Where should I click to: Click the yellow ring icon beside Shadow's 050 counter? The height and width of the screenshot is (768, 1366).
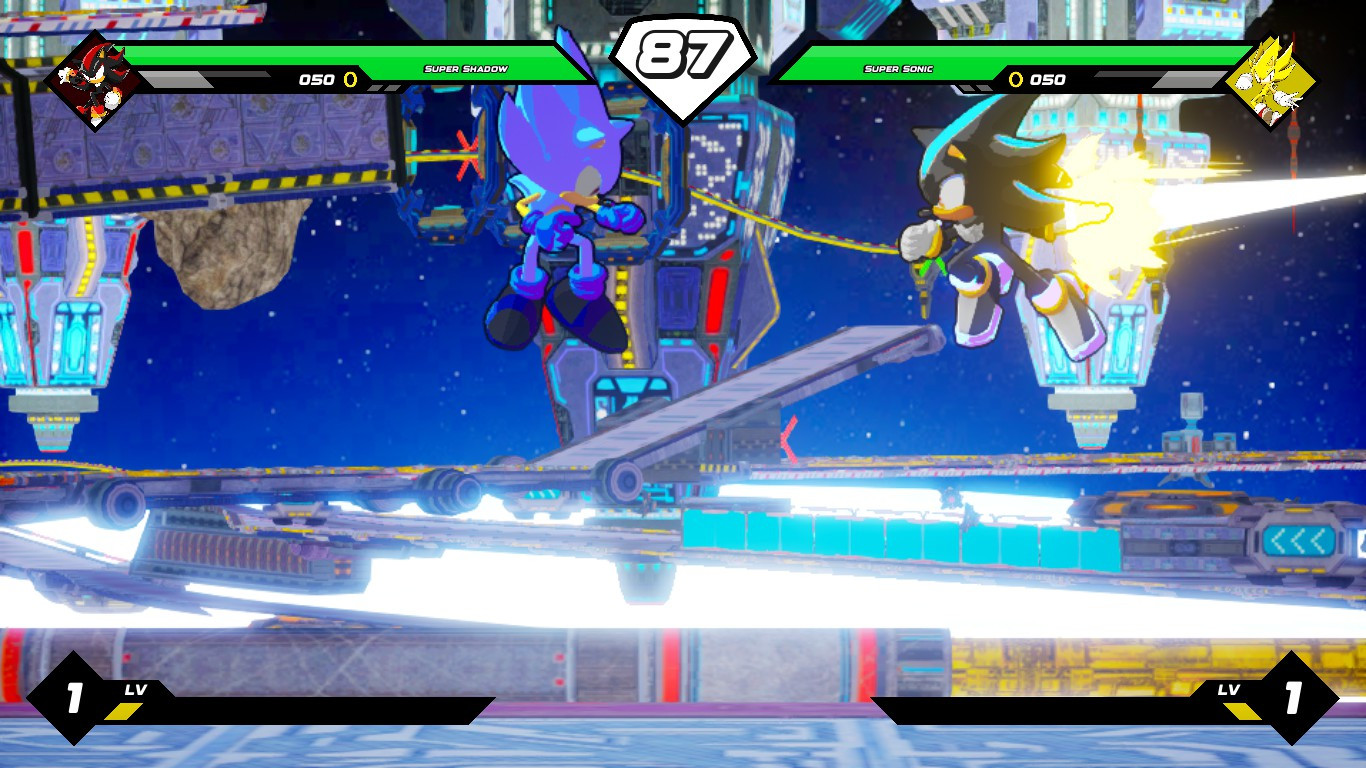(x=348, y=81)
